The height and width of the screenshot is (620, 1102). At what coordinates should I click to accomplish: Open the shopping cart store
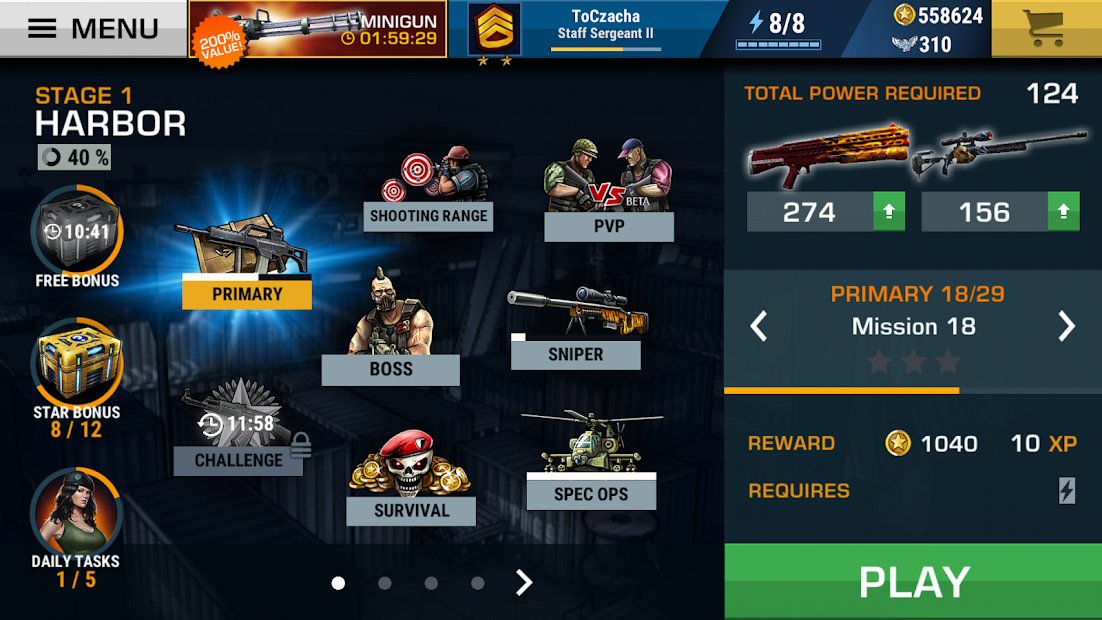click(1046, 28)
